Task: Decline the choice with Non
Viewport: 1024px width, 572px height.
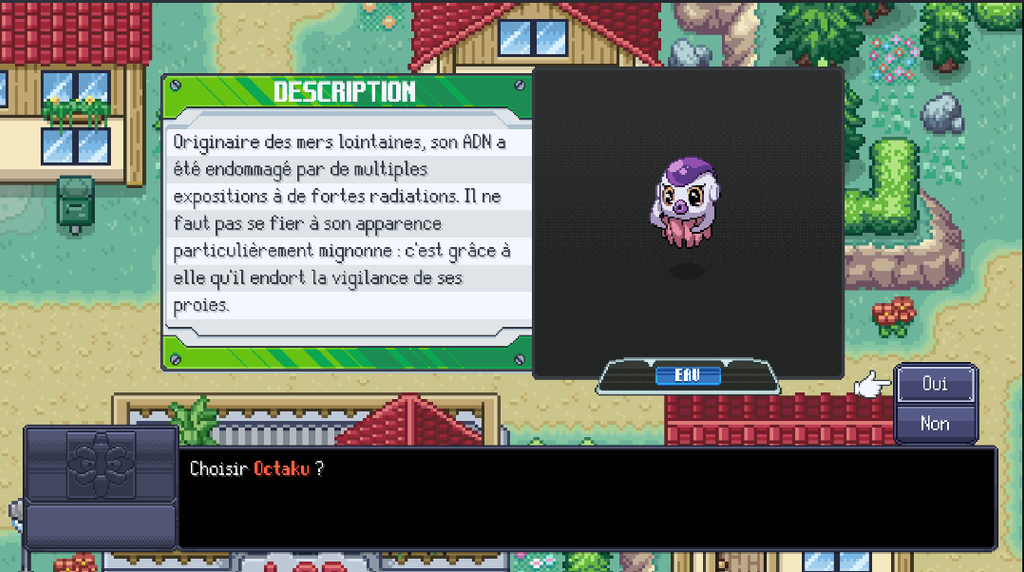Action: (x=934, y=423)
